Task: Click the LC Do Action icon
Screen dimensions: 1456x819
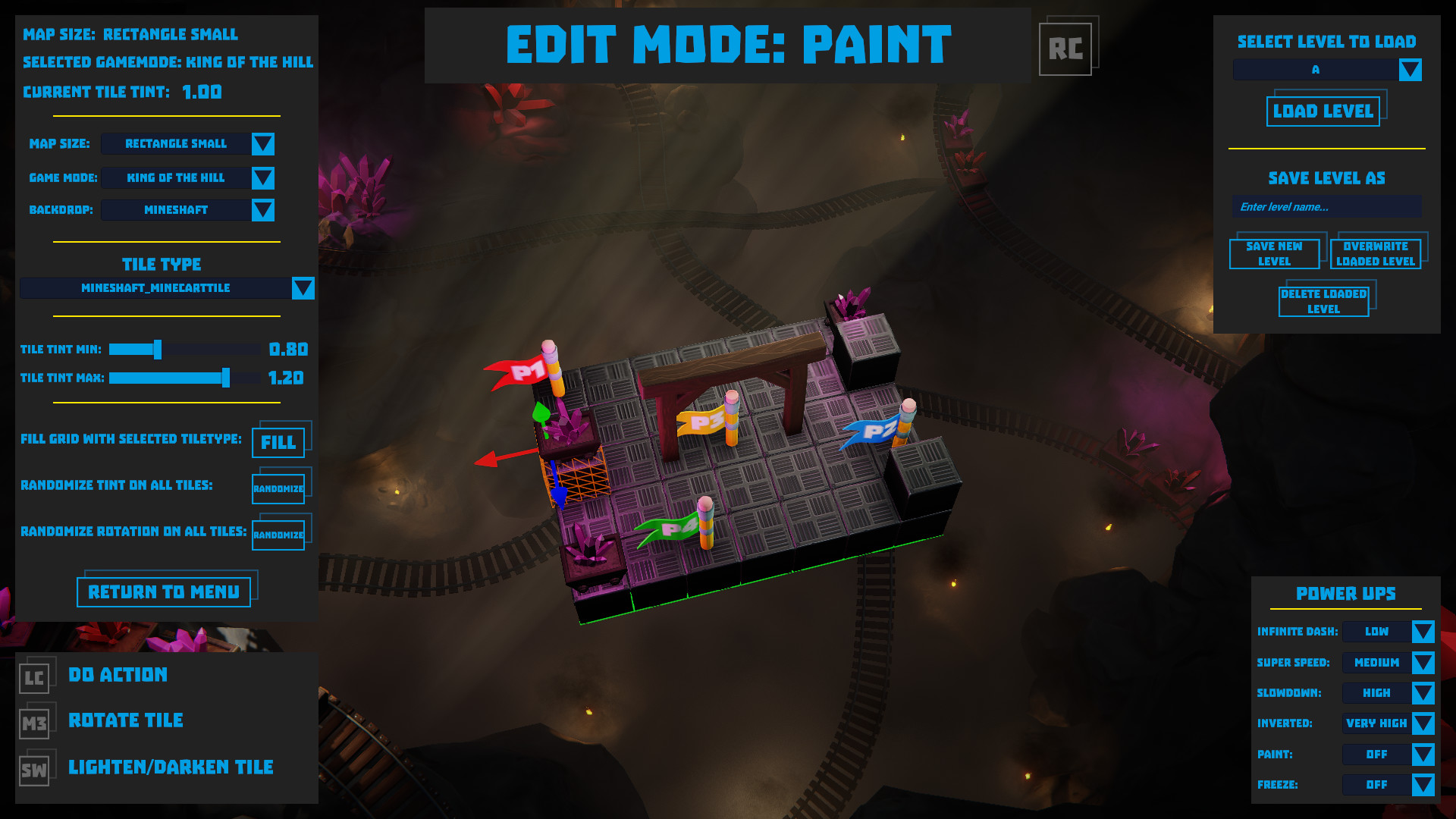Action: tap(33, 677)
